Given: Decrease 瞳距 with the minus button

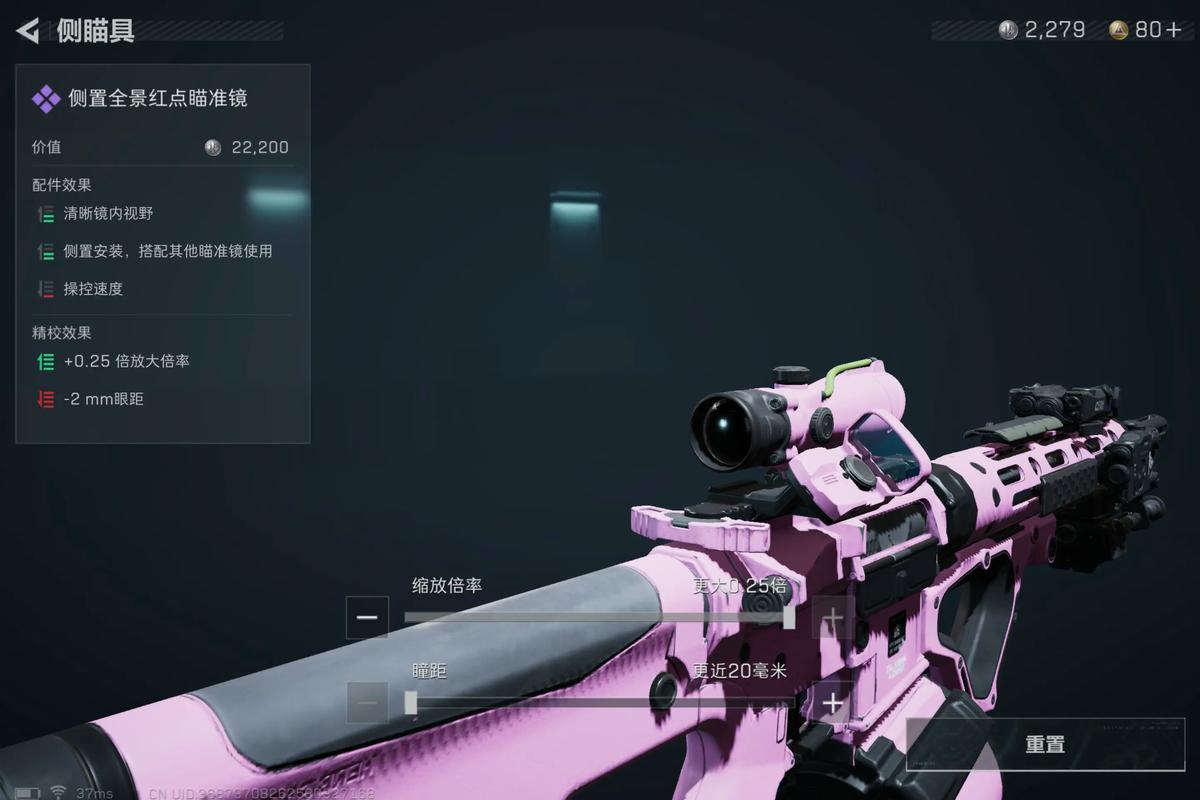Looking at the screenshot, I should click(367, 703).
